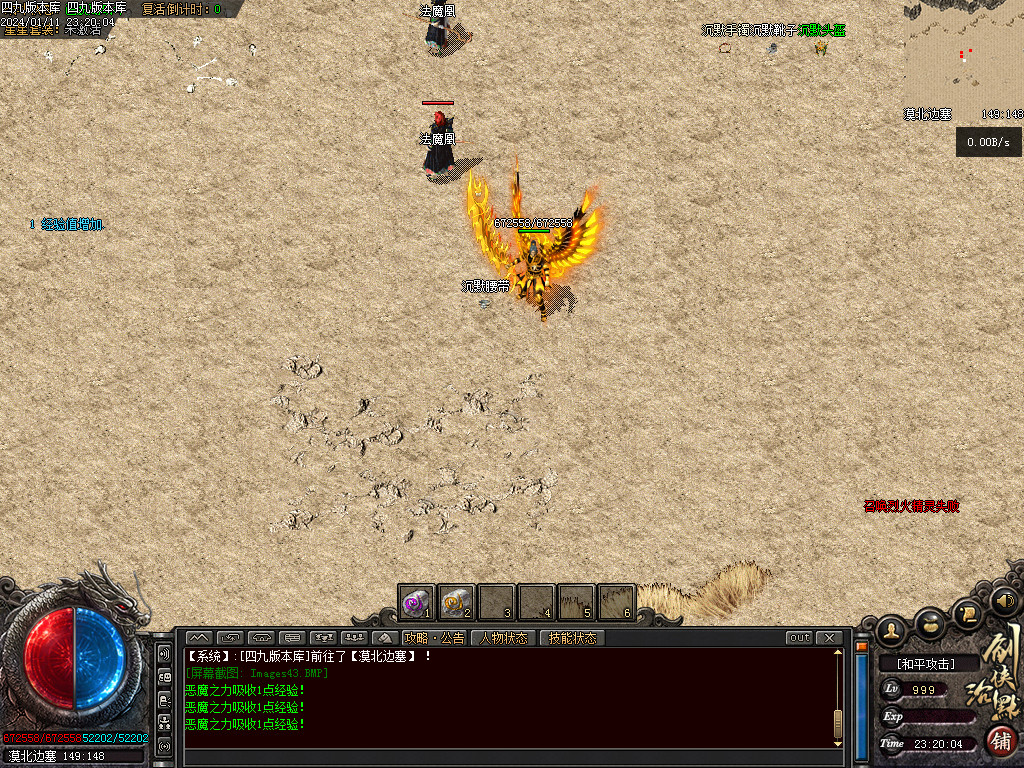The image size is (1024, 768).
Task: Open the 攻略·公告 tab
Action: (x=434, y=638)
